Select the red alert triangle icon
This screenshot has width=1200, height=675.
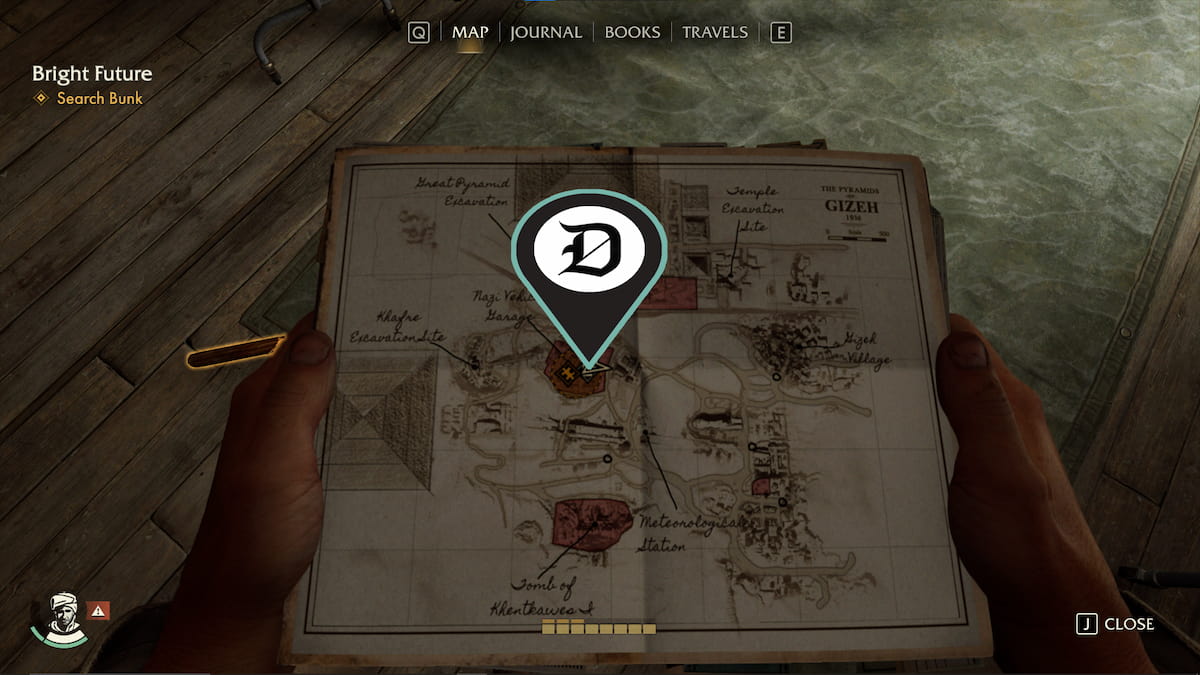coord(99,609)
